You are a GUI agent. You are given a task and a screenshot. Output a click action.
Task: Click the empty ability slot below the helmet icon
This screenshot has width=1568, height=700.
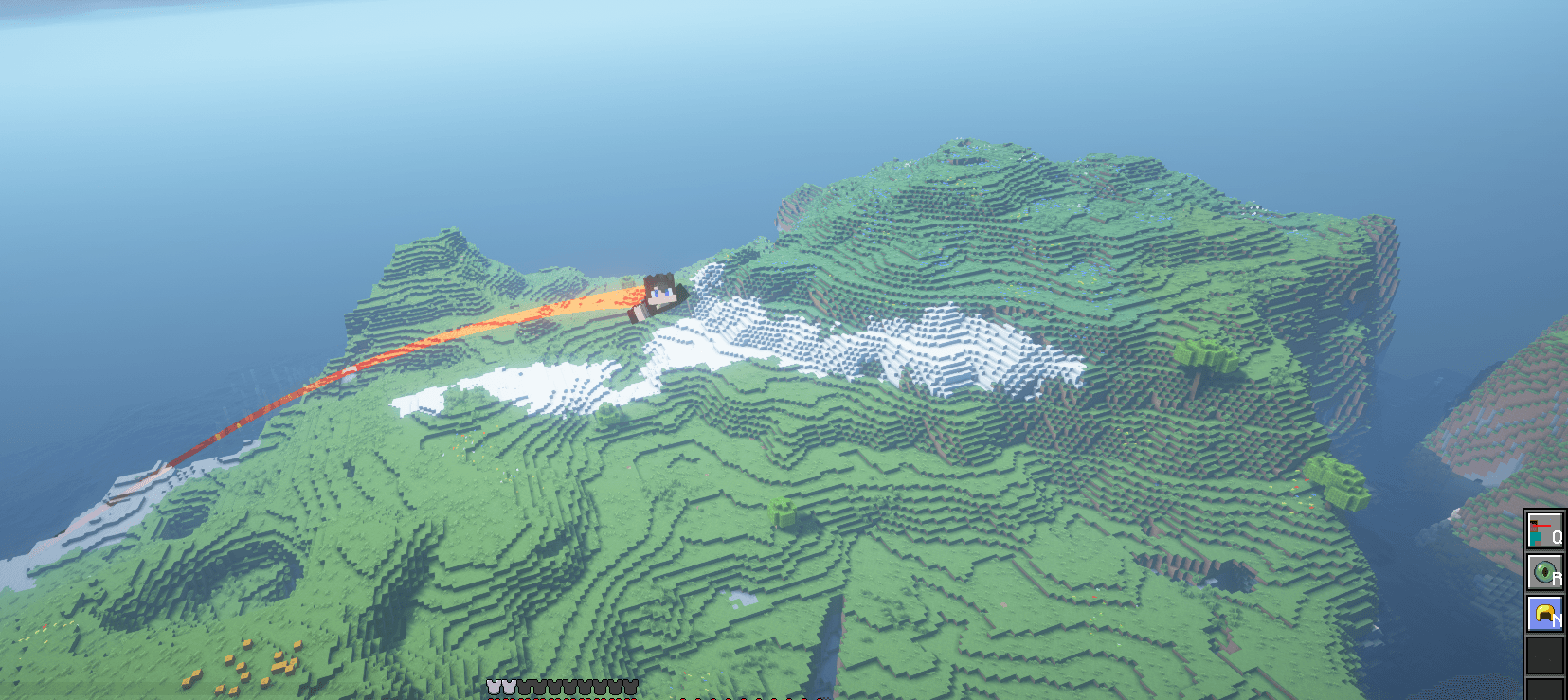pos(1545,655)
